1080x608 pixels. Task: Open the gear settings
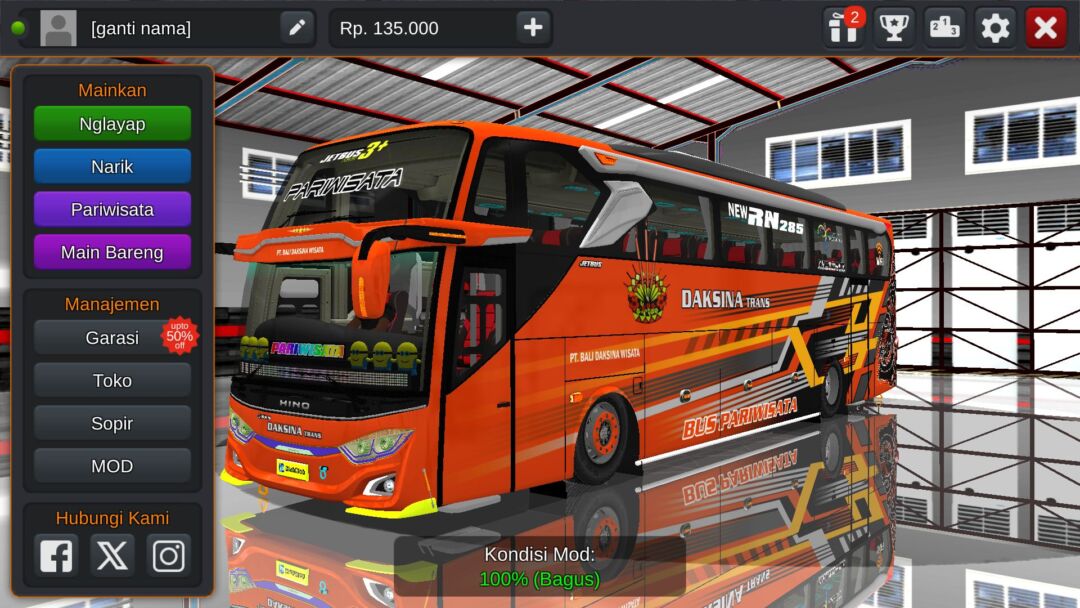click(x=995, y=28)
